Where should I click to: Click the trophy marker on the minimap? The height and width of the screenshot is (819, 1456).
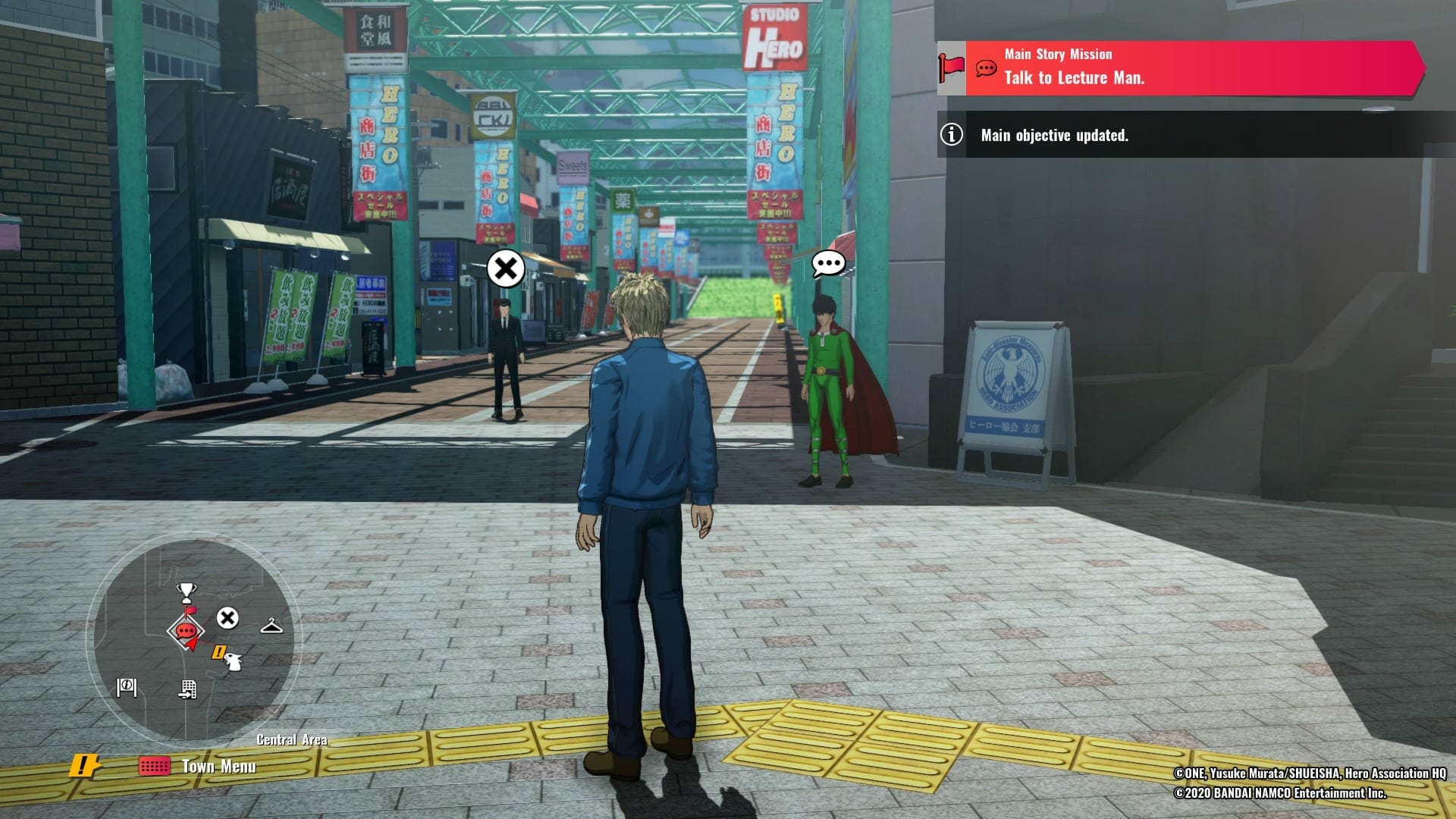[x=186, y=591]
